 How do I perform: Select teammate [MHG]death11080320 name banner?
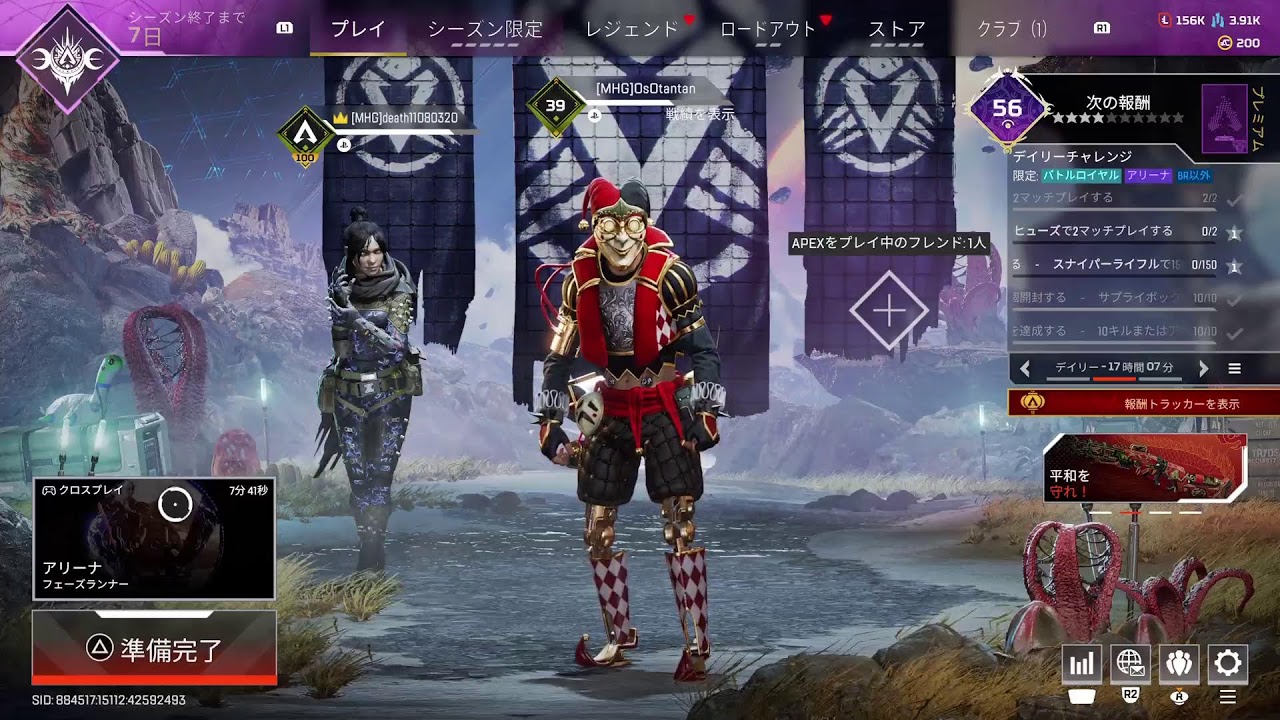(x=404, y=118)
